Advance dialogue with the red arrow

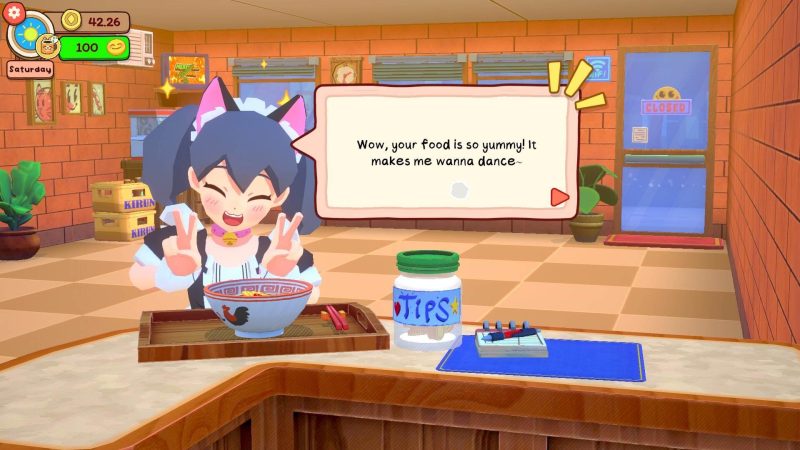point(559,197)
